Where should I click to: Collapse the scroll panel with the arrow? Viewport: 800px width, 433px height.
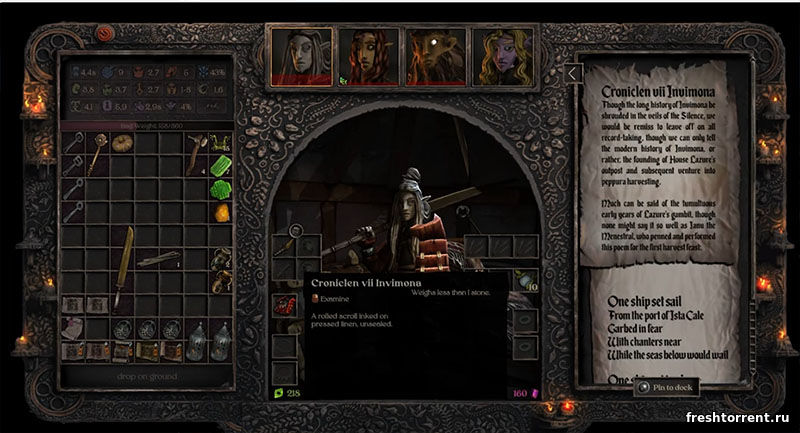point(572,73)
